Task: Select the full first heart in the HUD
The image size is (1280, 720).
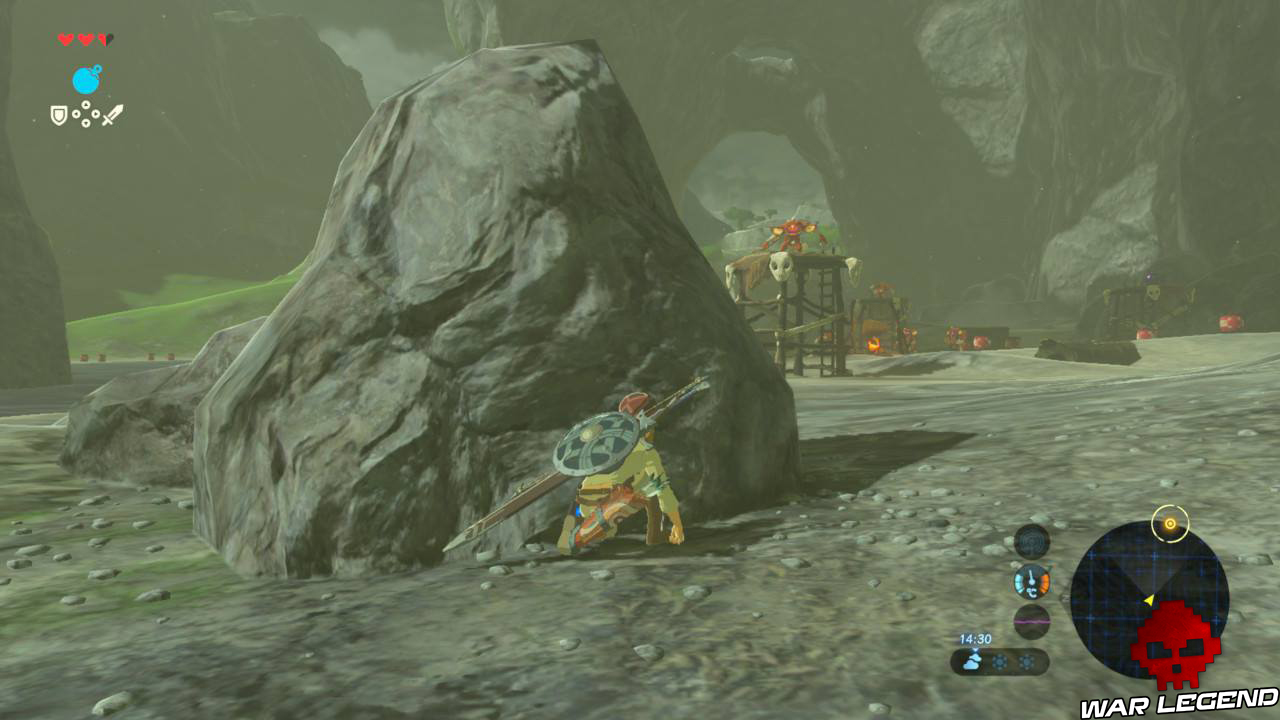Action: 64,39
